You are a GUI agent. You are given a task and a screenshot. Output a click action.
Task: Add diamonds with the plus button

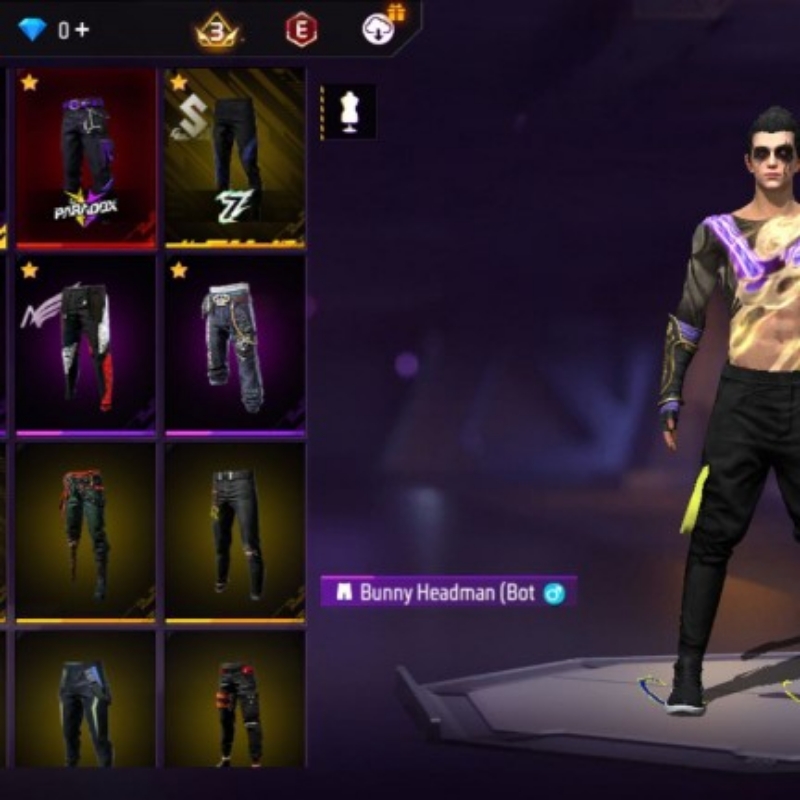(82, 30)
